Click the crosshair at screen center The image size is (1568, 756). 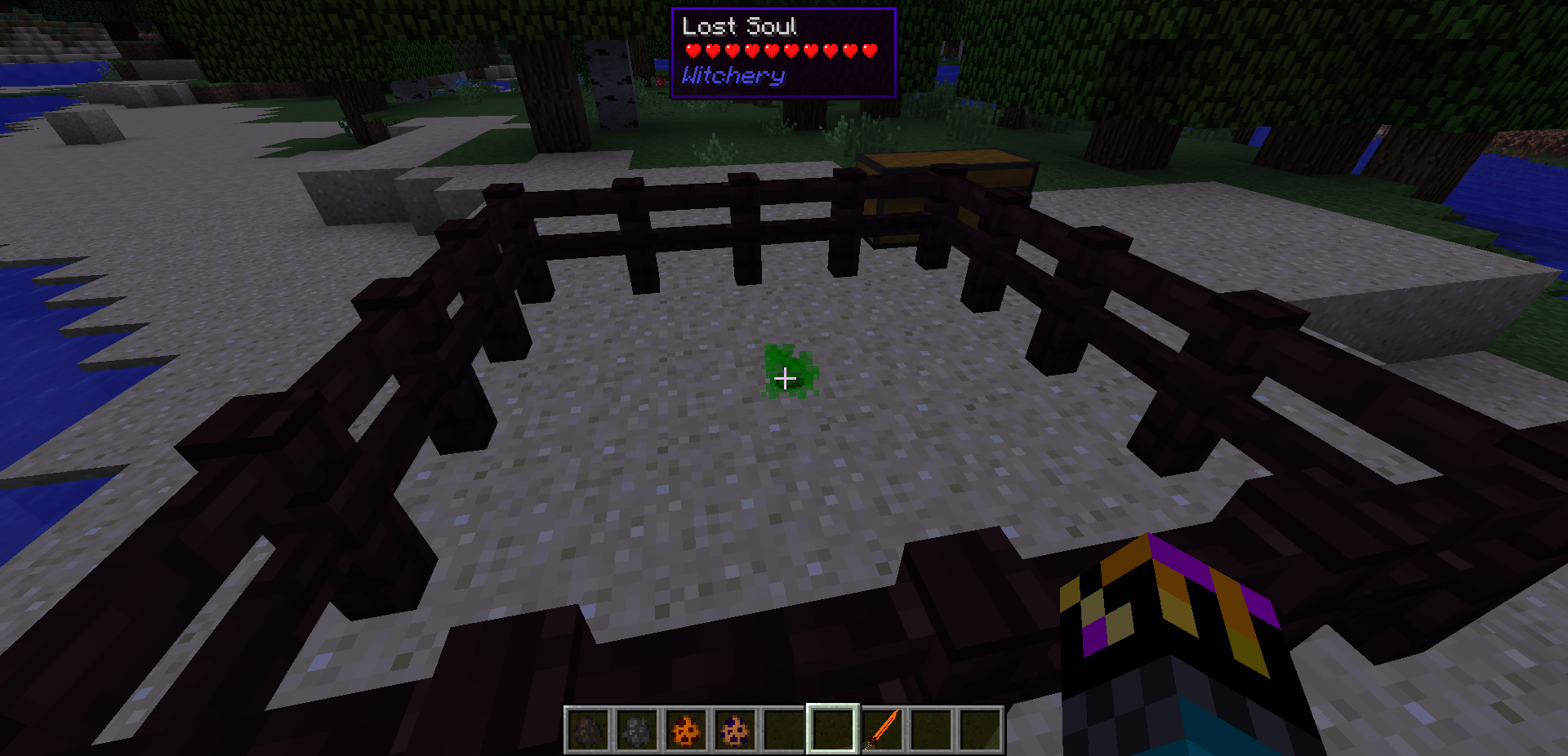784,378
